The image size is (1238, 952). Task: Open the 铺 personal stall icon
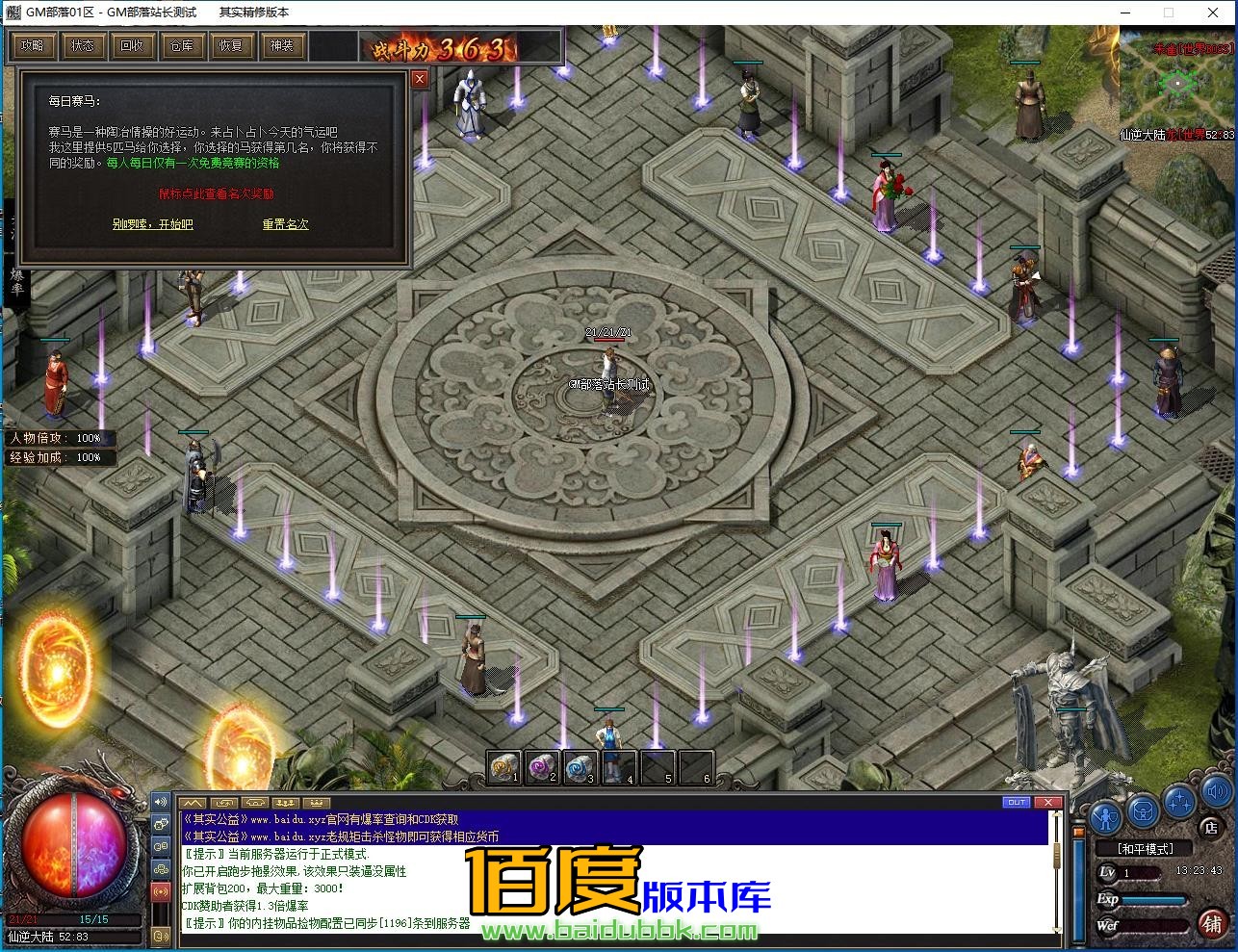click(x=1212, y=922)
